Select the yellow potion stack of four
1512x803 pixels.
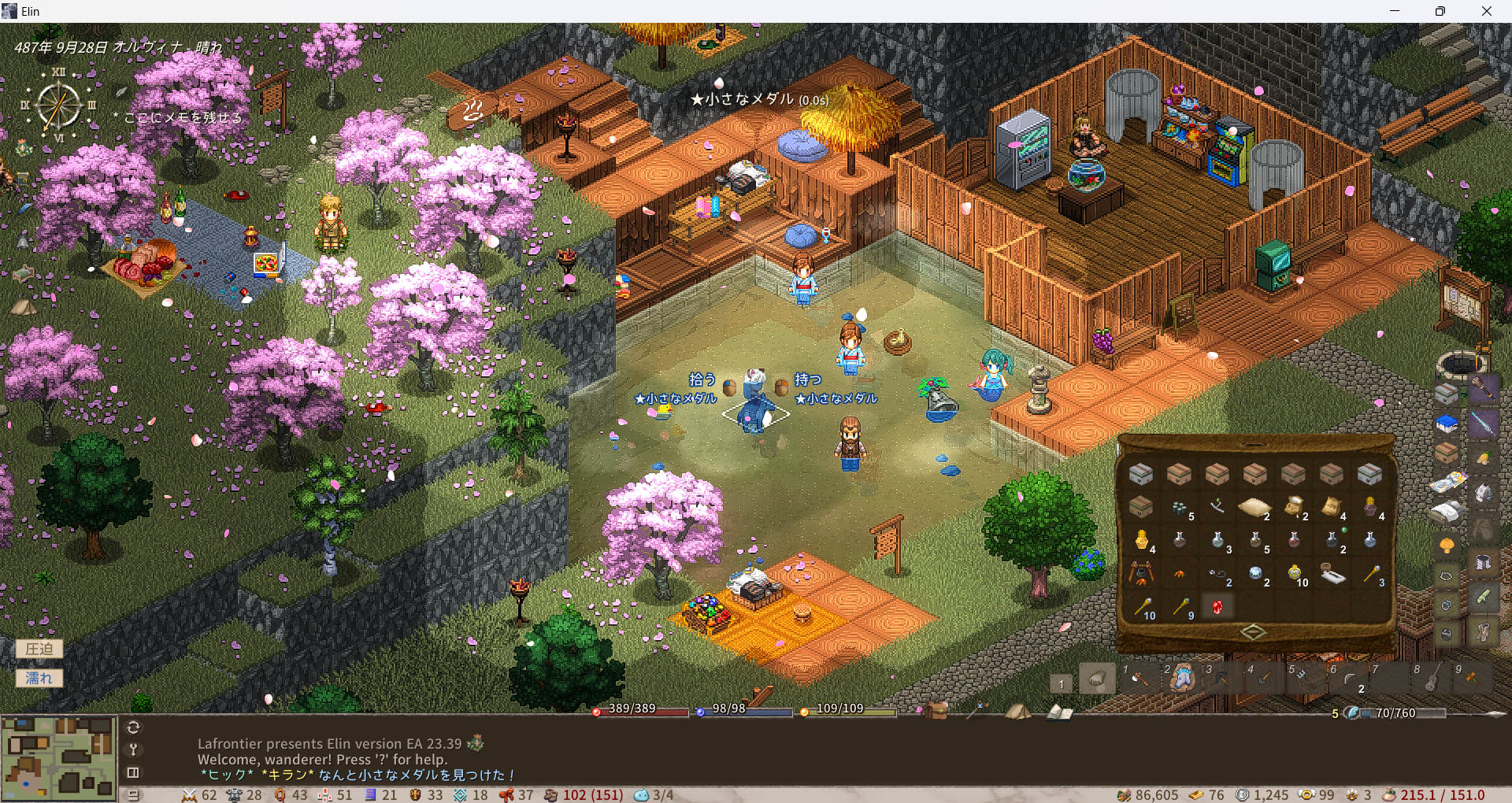click(1141, 540)
